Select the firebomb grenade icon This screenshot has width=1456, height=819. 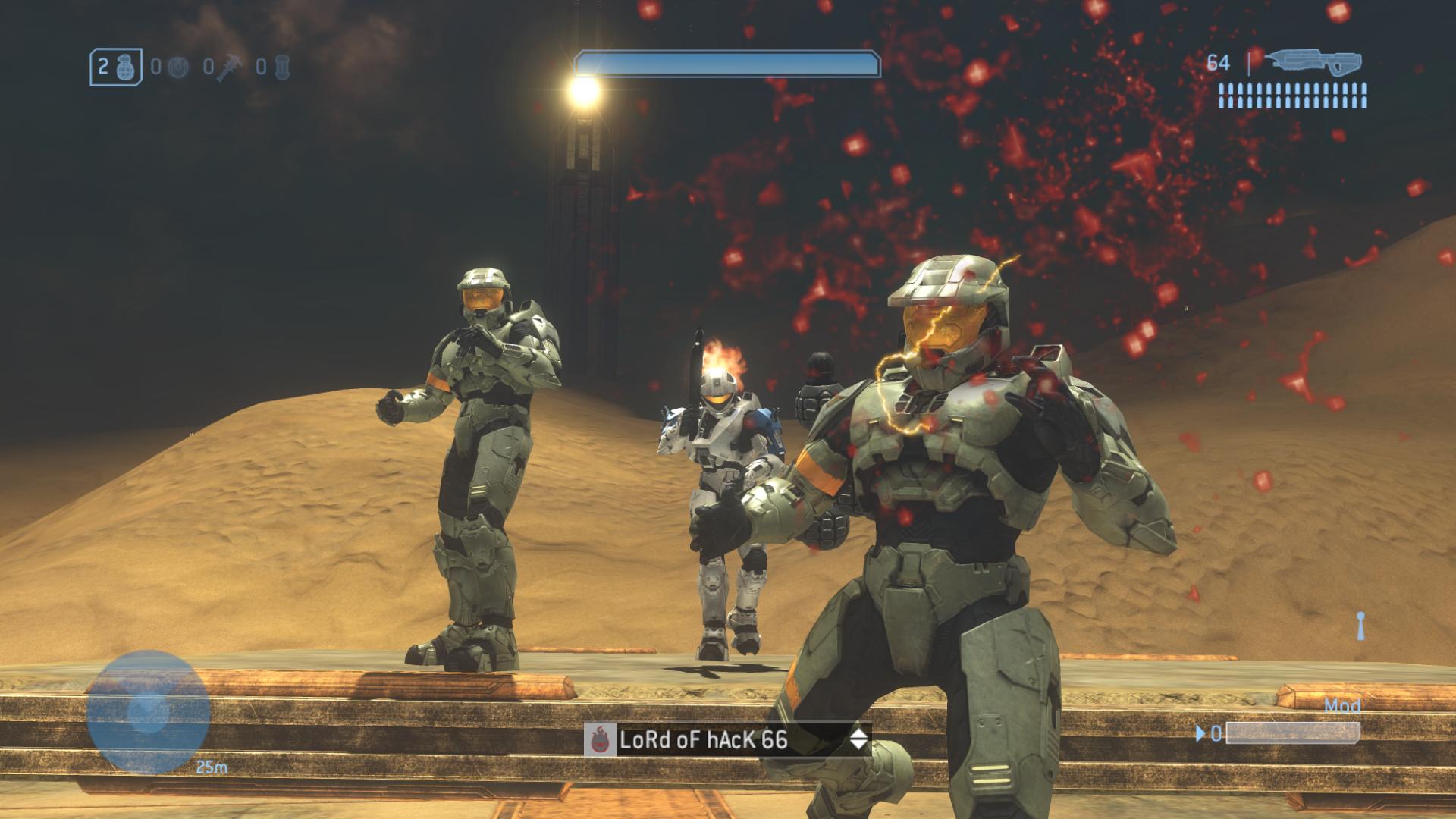(281, 67)
